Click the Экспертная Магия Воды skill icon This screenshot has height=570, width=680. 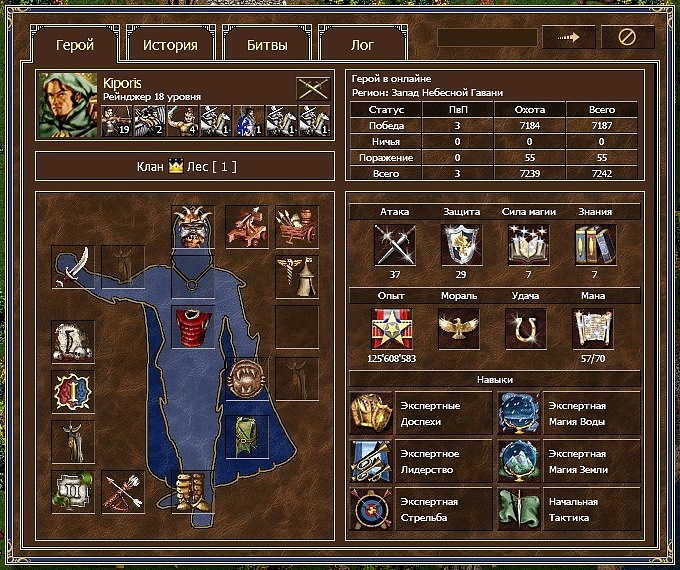518,413
